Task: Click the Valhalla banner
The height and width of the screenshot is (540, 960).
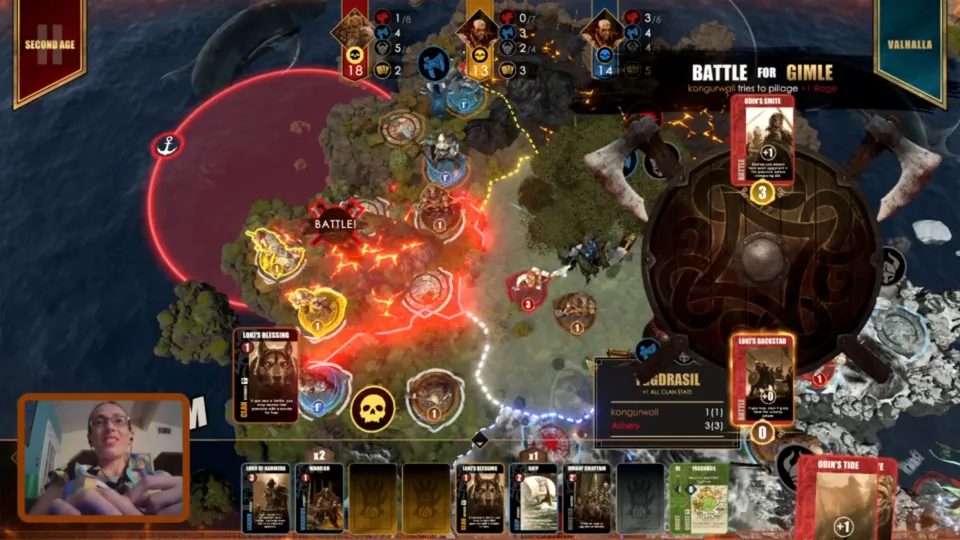Action: click(x=909, y=48)
